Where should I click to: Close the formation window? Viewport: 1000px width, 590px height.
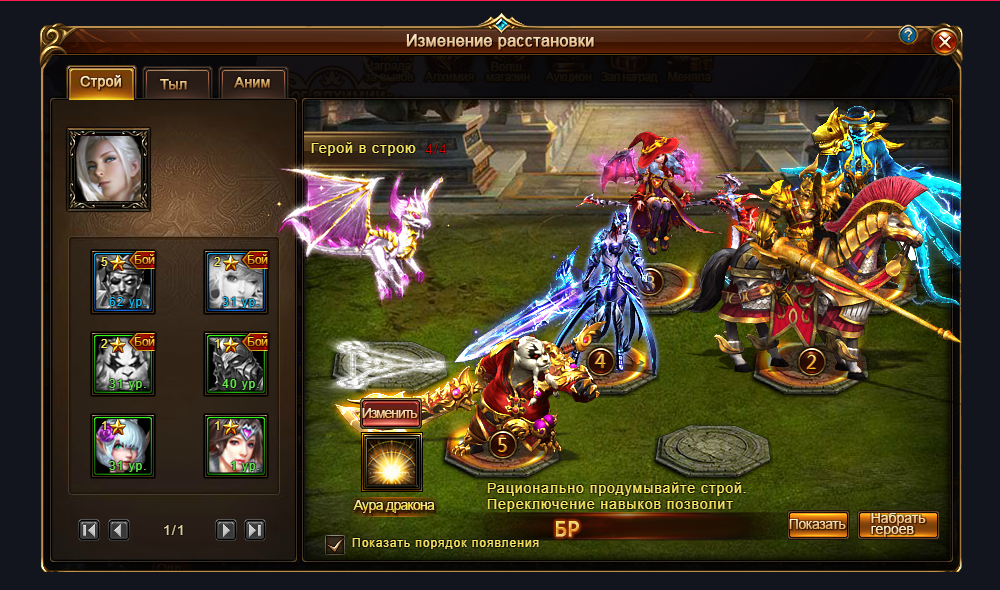(945, 42)
